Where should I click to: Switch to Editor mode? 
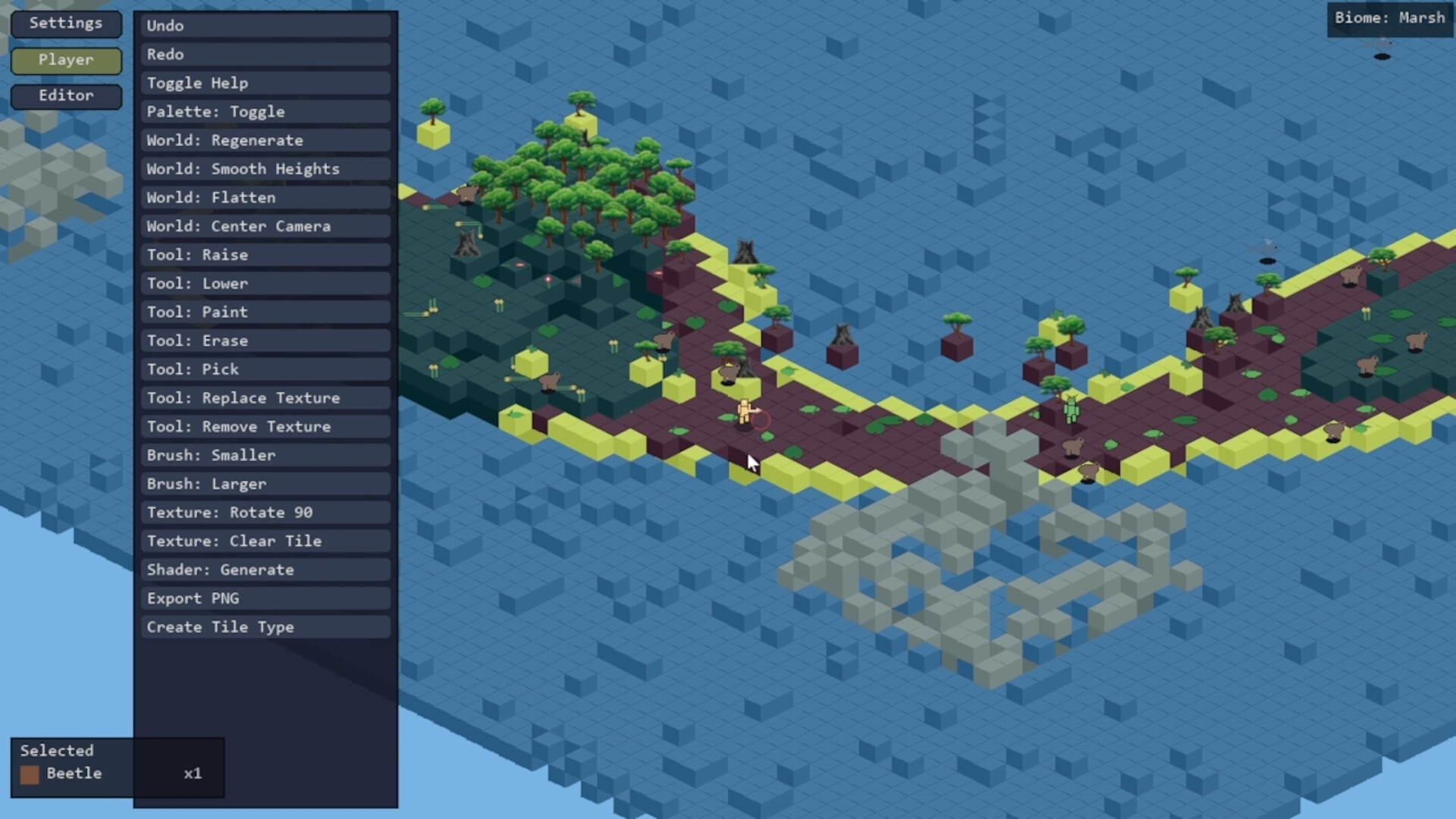pyautogui.click(x=66, y=96)
